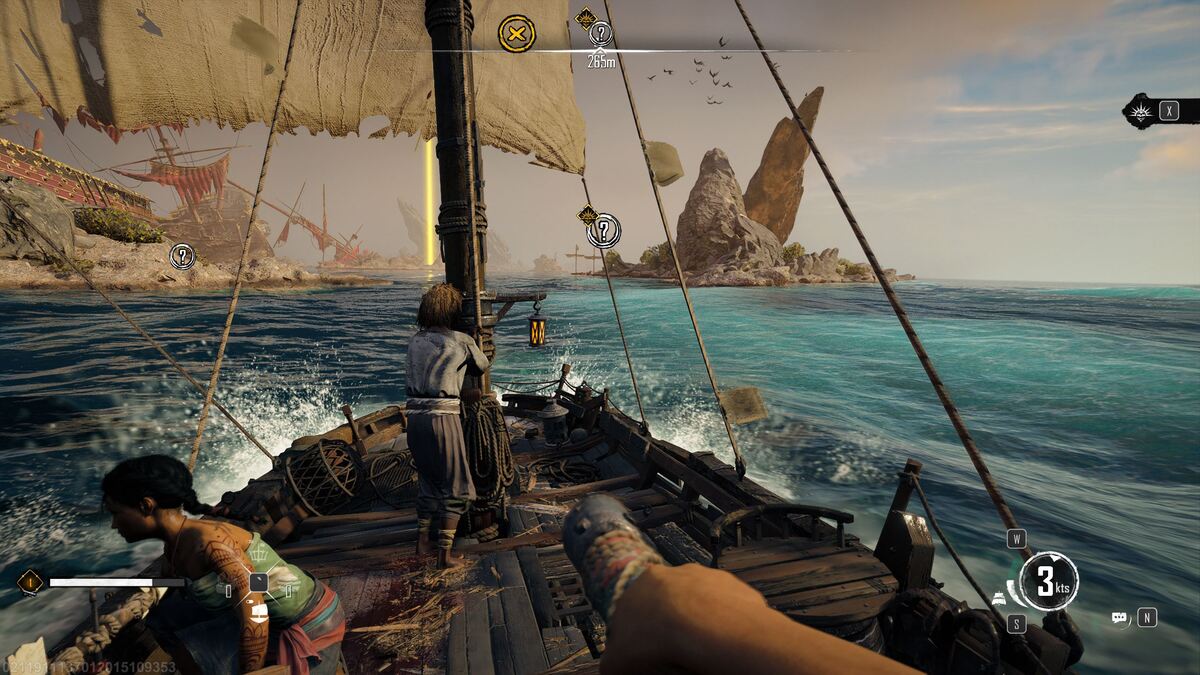Select the yellow X objective marker on the compass
This screenshot has height=675, width=1200.
click(516, 34)
